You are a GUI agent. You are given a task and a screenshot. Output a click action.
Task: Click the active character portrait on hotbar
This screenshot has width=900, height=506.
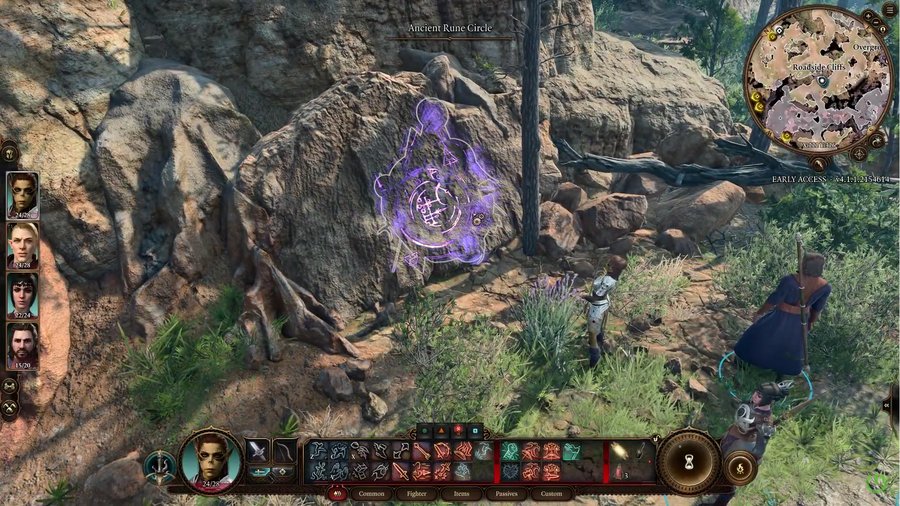[211, 461]
